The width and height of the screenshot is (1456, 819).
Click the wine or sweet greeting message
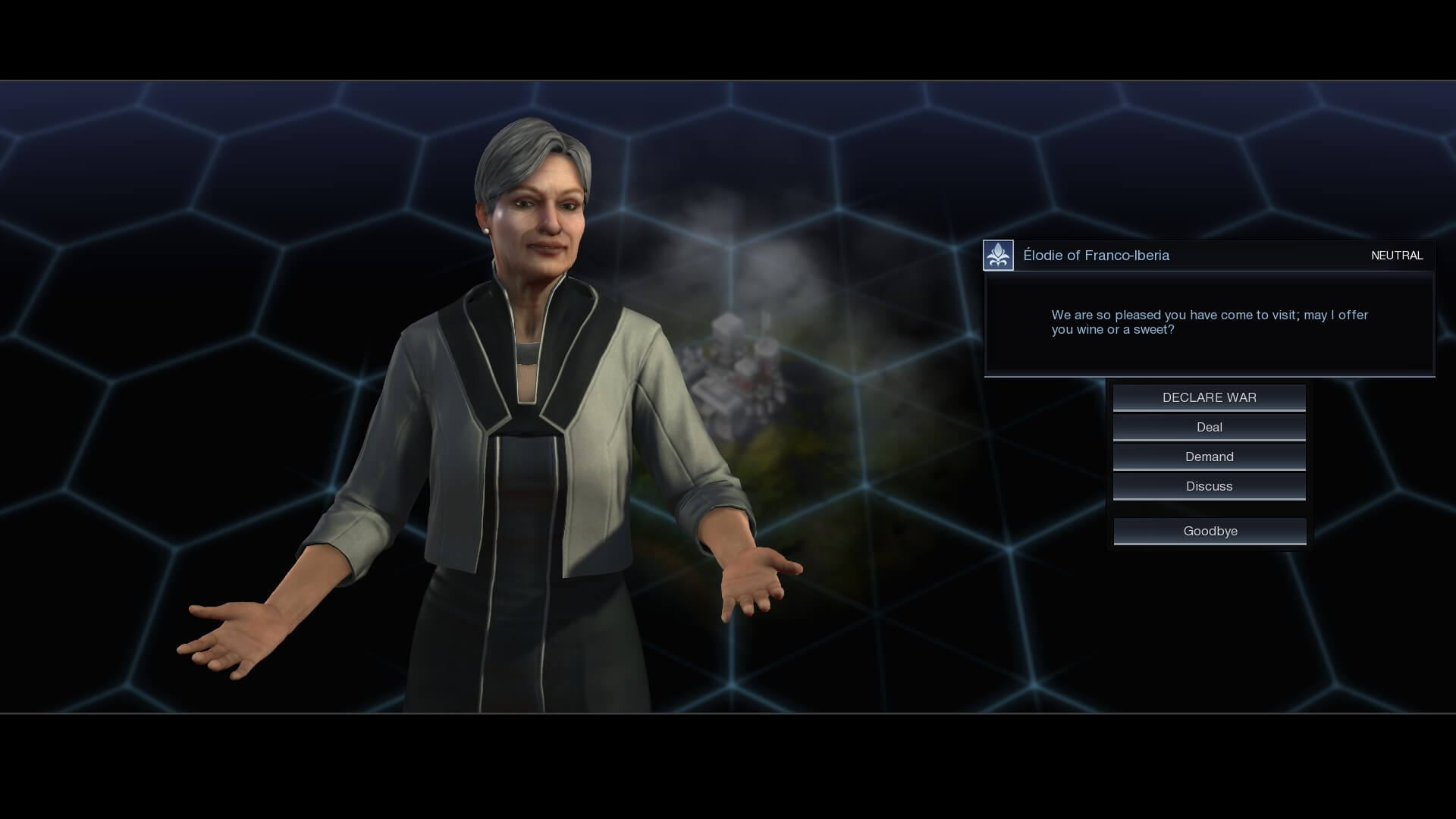[x=1209, y=322]
